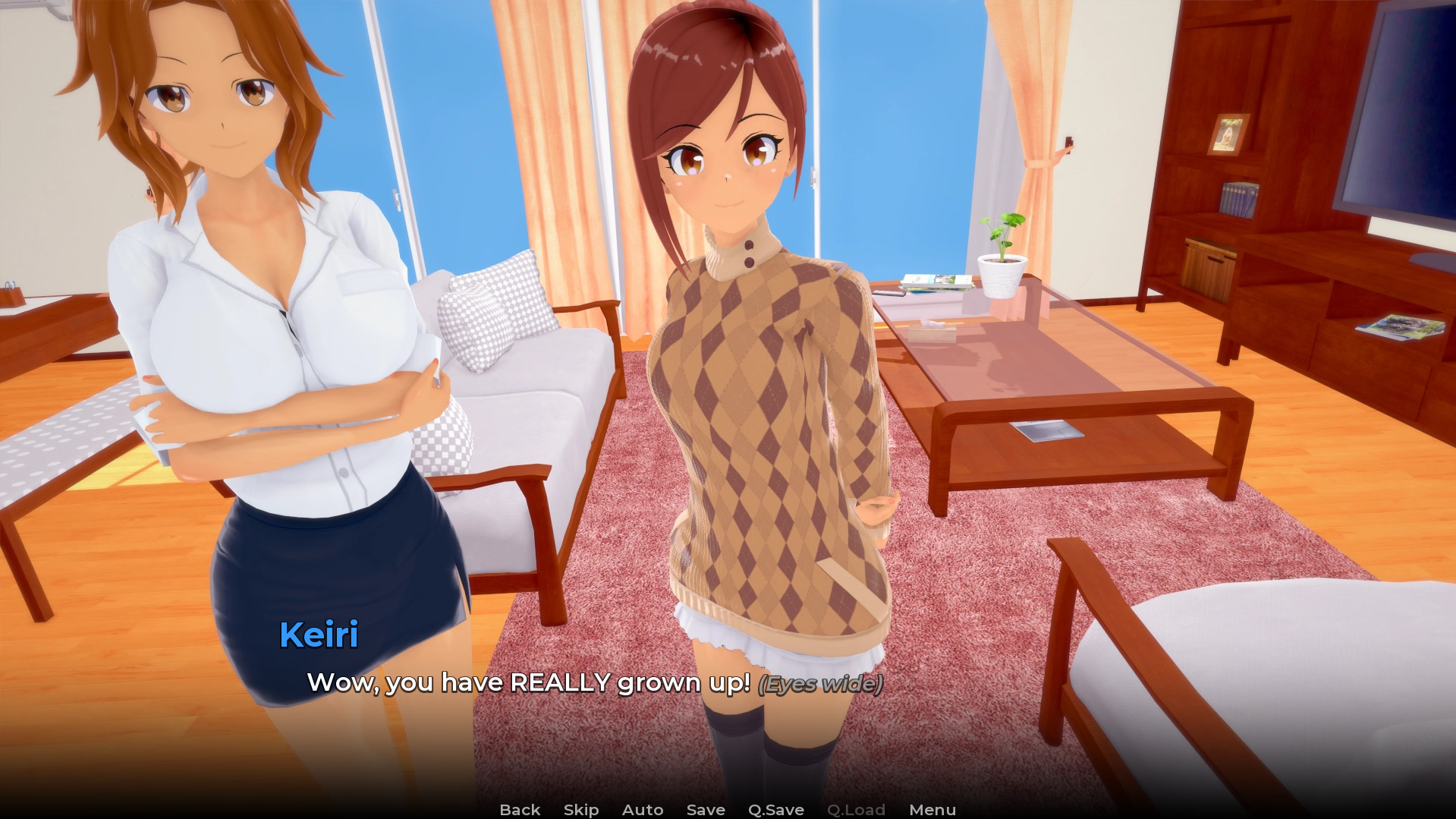The image size is (1456, 819).
Task: Quick save with Q.Save
Action: click(775, 810)
